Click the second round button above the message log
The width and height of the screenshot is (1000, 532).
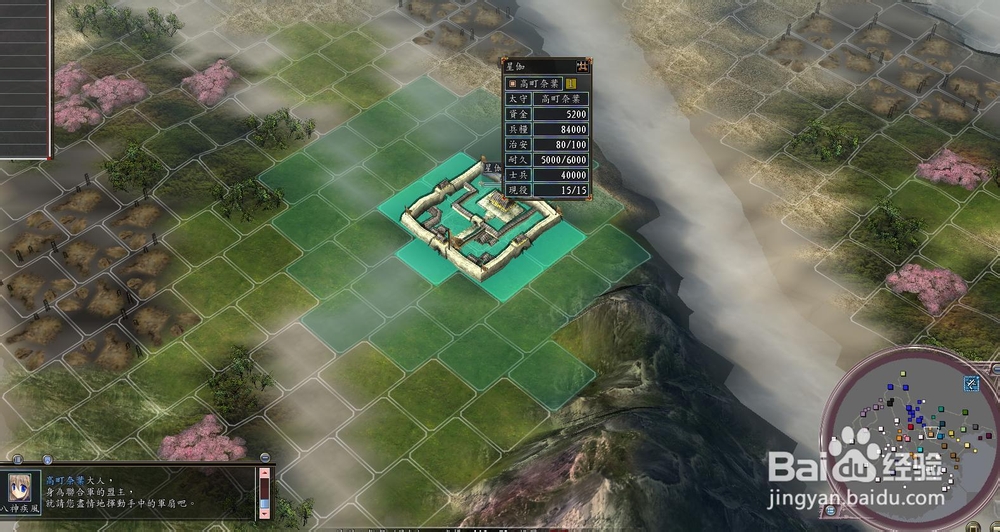48,459
